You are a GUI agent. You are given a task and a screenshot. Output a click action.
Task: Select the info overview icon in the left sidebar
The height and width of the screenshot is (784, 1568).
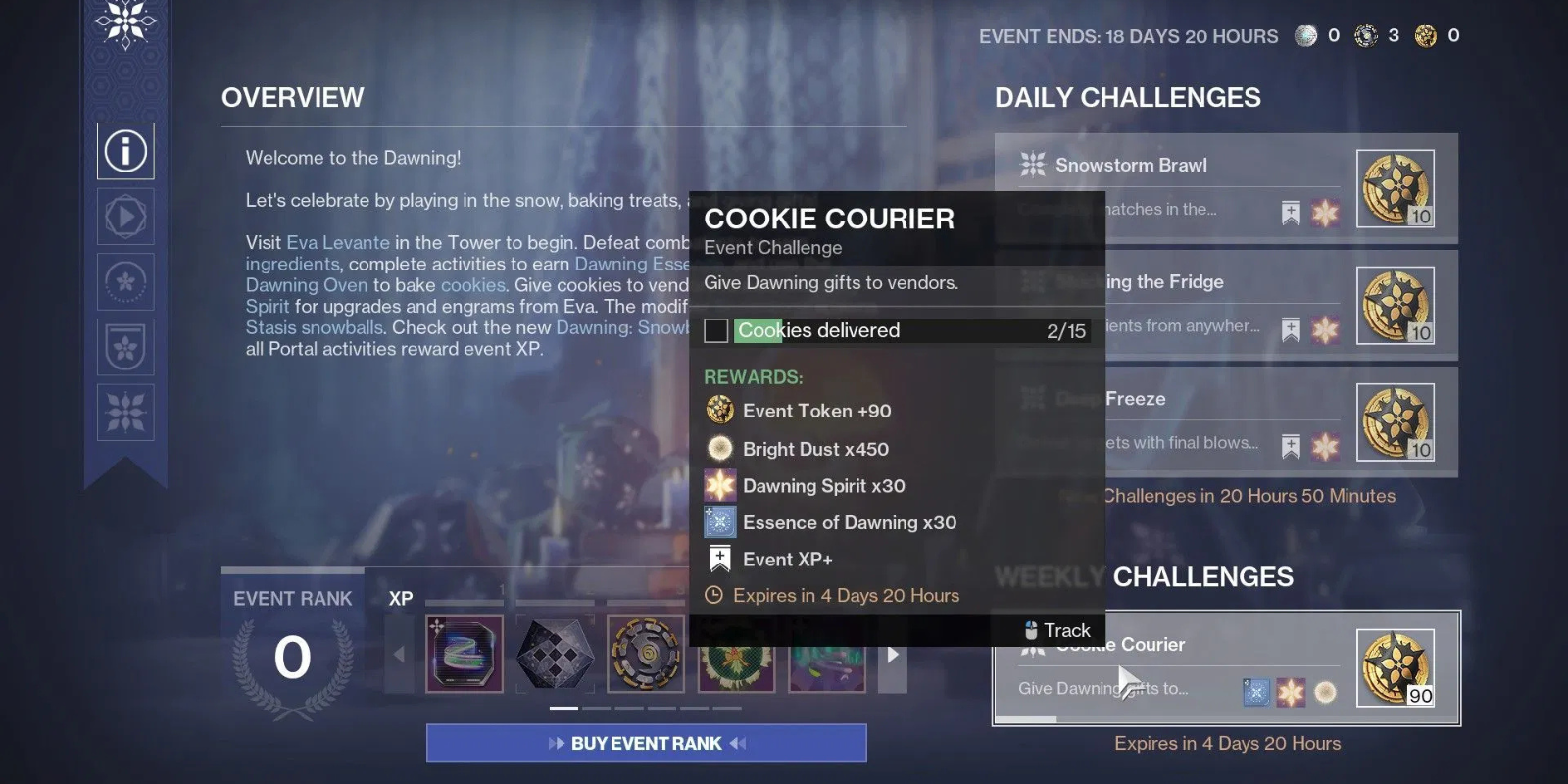click(x=125, y=150)
